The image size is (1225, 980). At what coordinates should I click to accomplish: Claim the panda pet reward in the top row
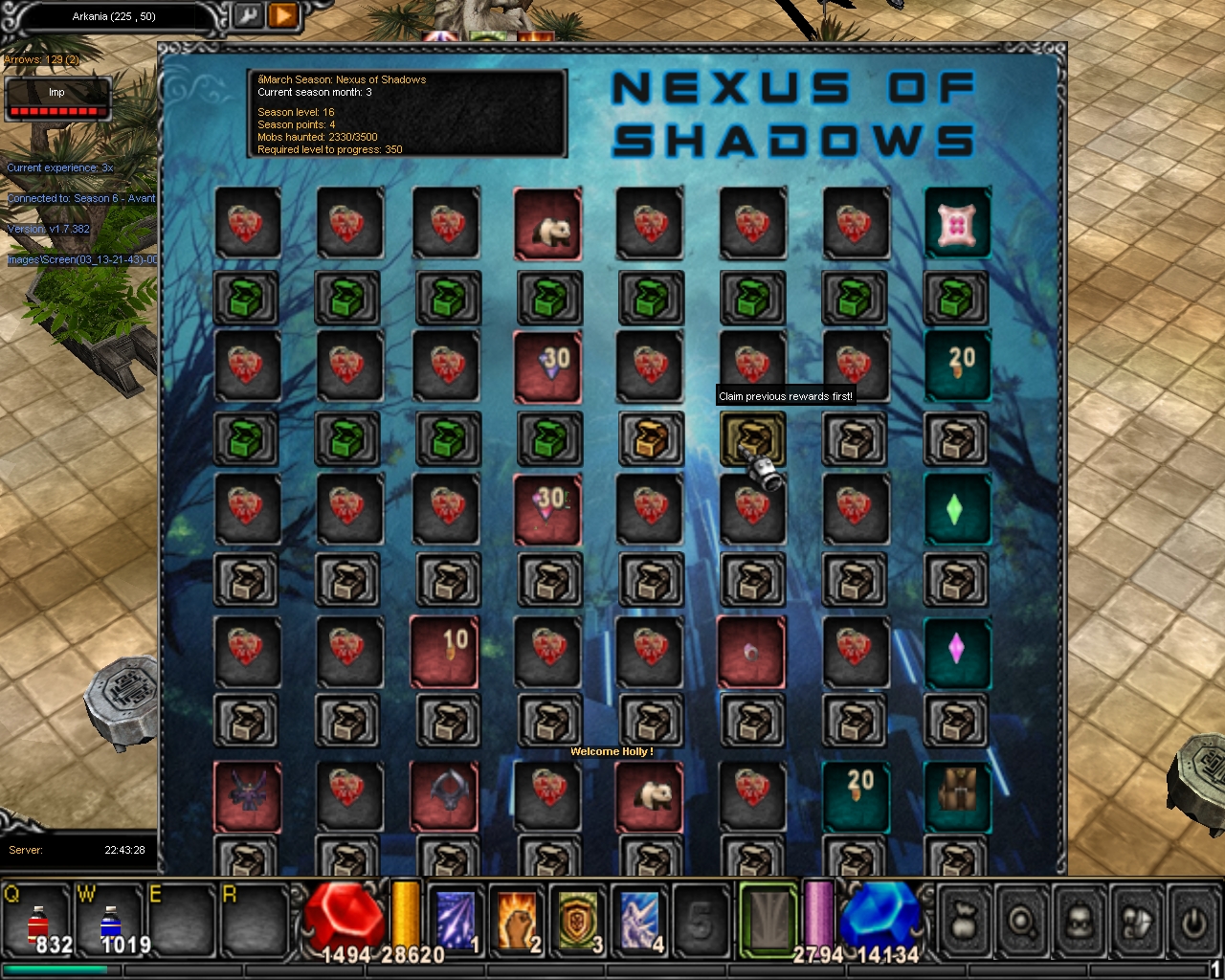pos(548,225)
